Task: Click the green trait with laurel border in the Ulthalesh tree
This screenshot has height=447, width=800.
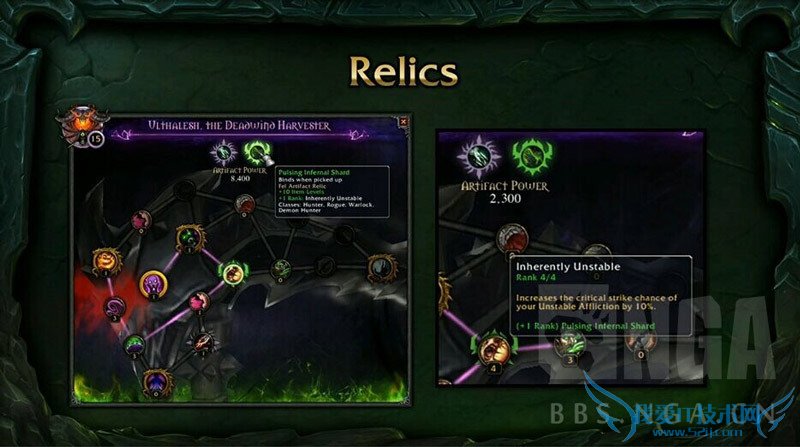Action: [x=233, y=272]
